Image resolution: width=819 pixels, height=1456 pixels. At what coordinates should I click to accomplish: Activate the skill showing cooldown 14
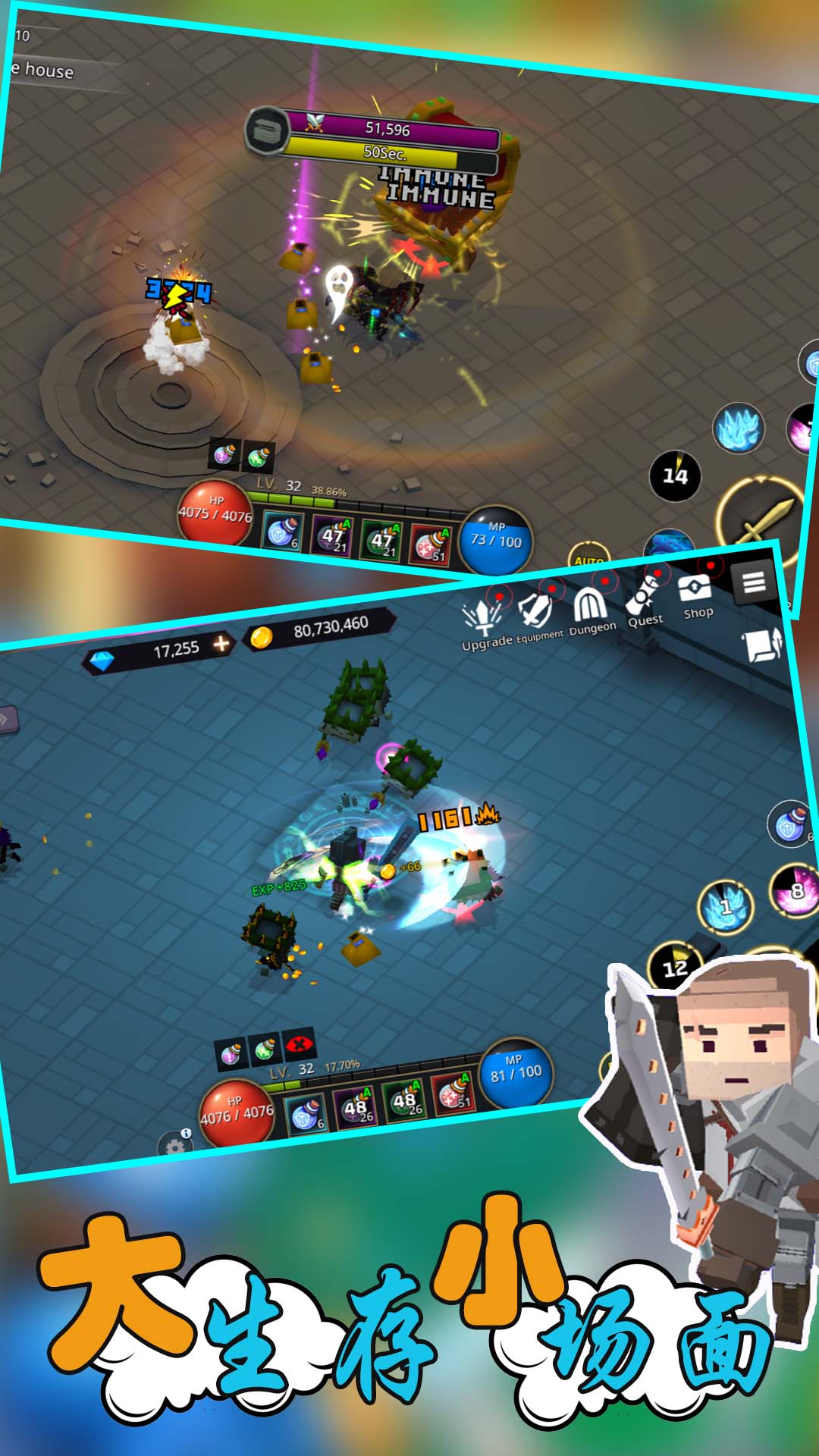point(675,475)
